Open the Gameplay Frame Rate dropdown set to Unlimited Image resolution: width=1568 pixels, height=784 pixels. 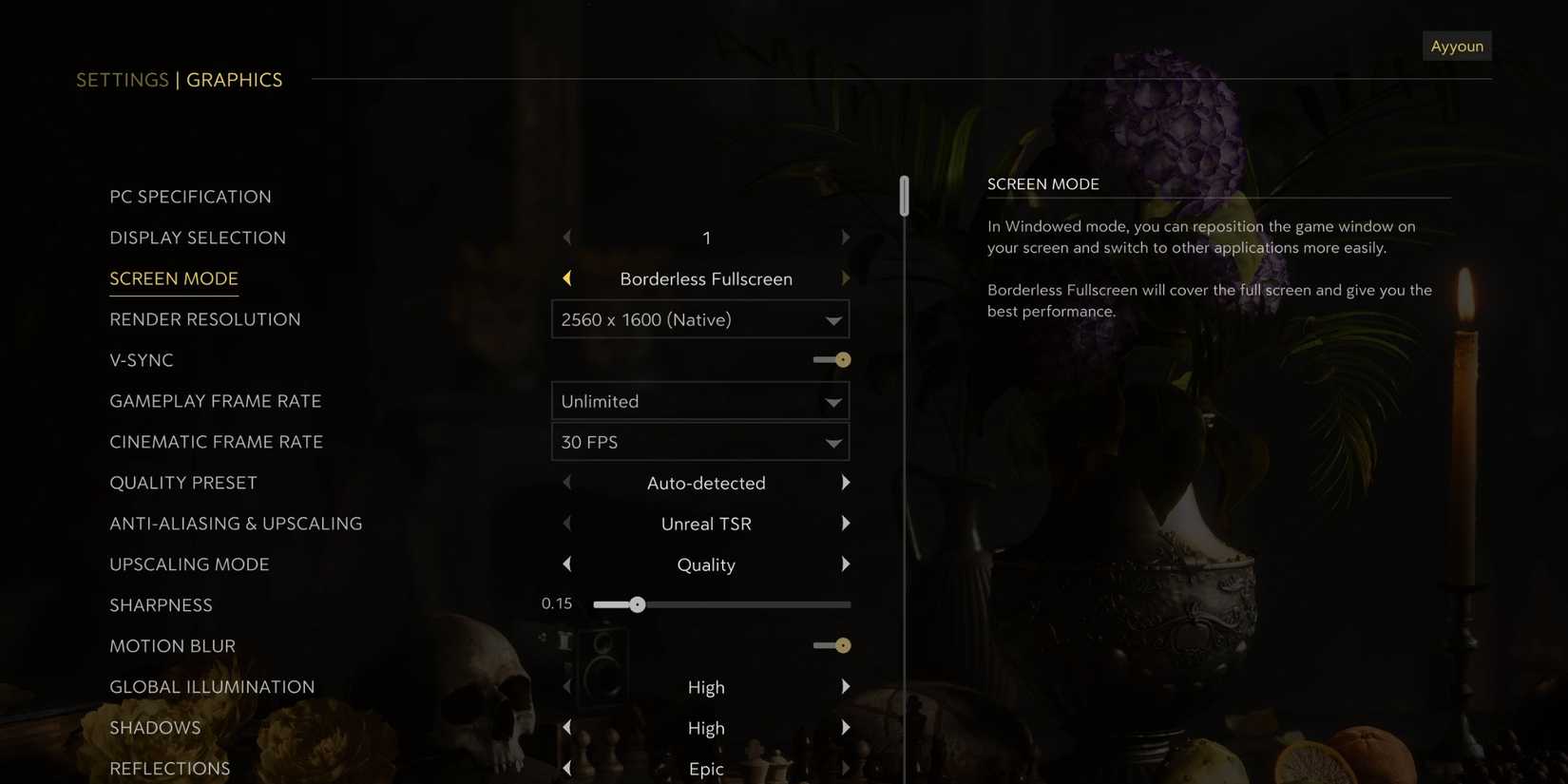(x=700, y=400)
